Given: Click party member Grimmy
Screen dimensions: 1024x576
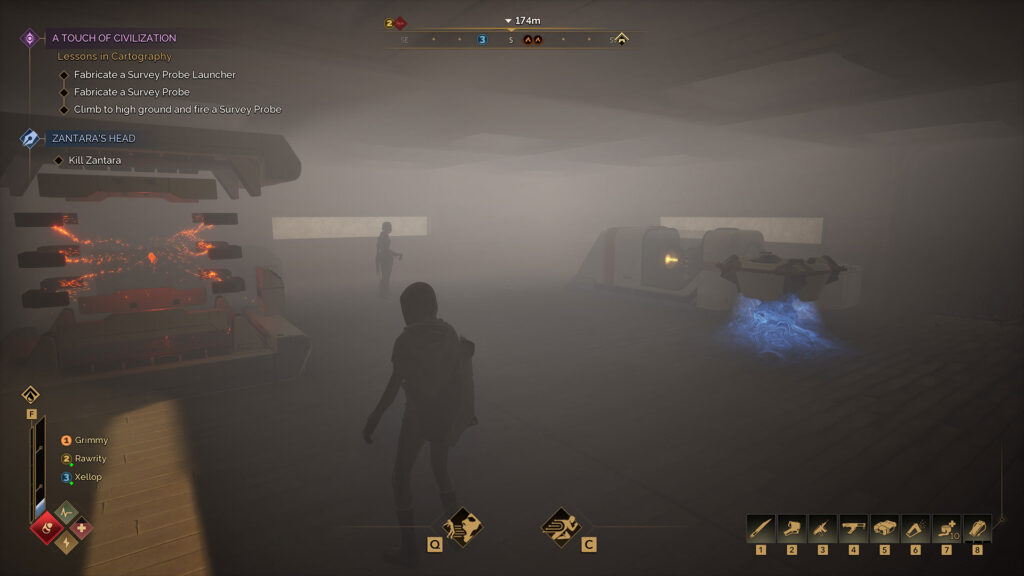Looking at the screenshot, I should [x=90, y=440].
